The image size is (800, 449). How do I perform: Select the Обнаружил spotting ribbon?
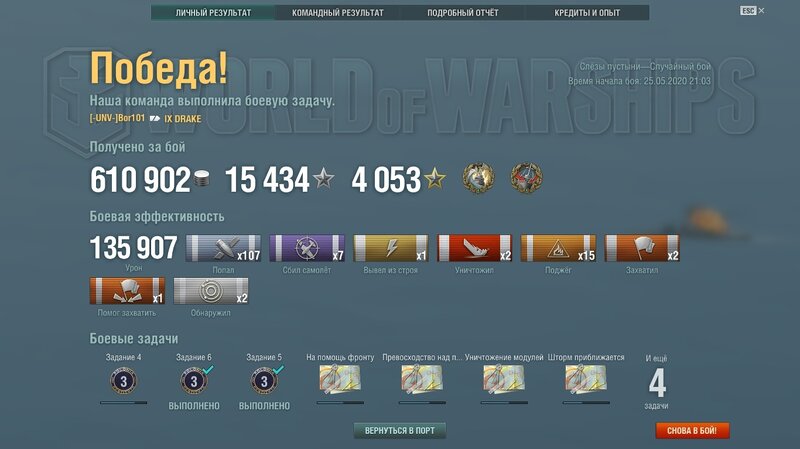tap(211, 292)
